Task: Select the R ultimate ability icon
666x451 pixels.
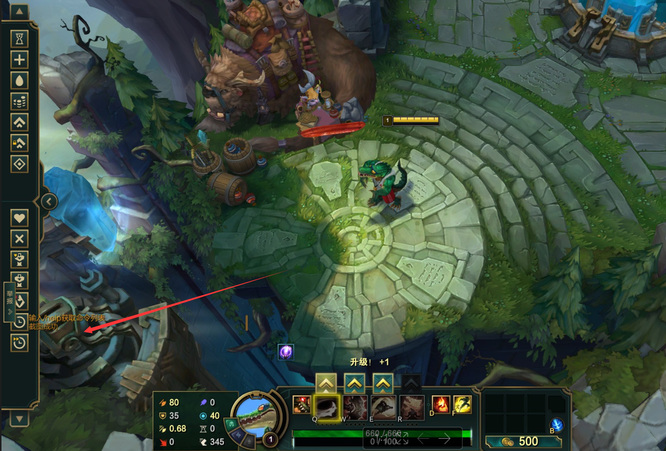Action: pyautogui.click(x=411, y=407)
